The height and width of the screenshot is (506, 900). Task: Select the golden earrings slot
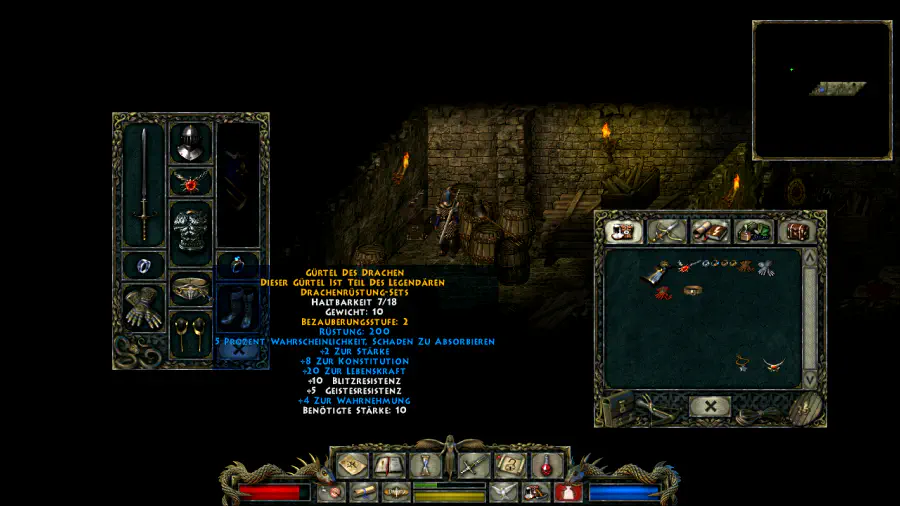point(190,330)
